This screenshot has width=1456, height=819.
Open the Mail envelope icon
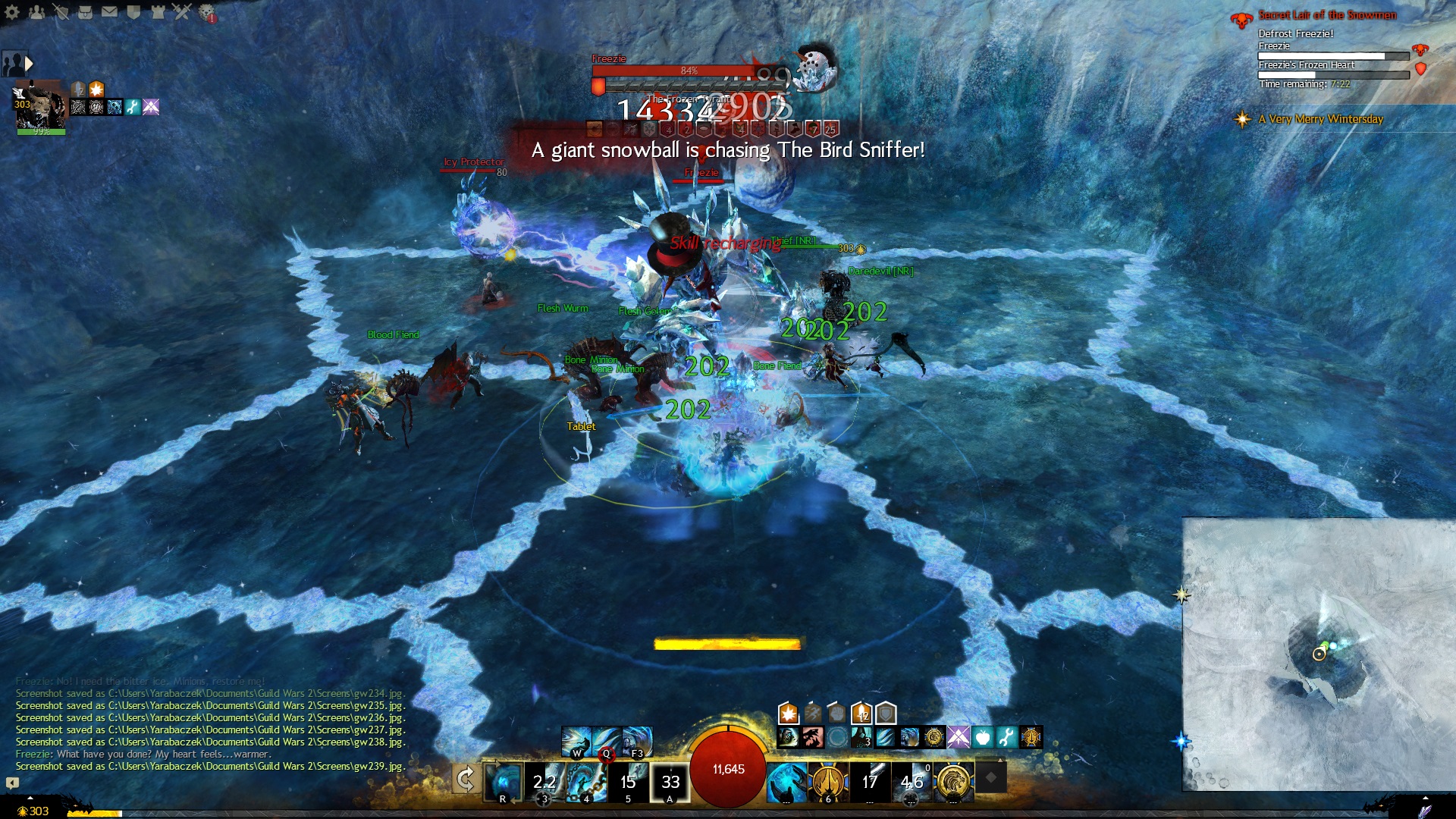109,12
